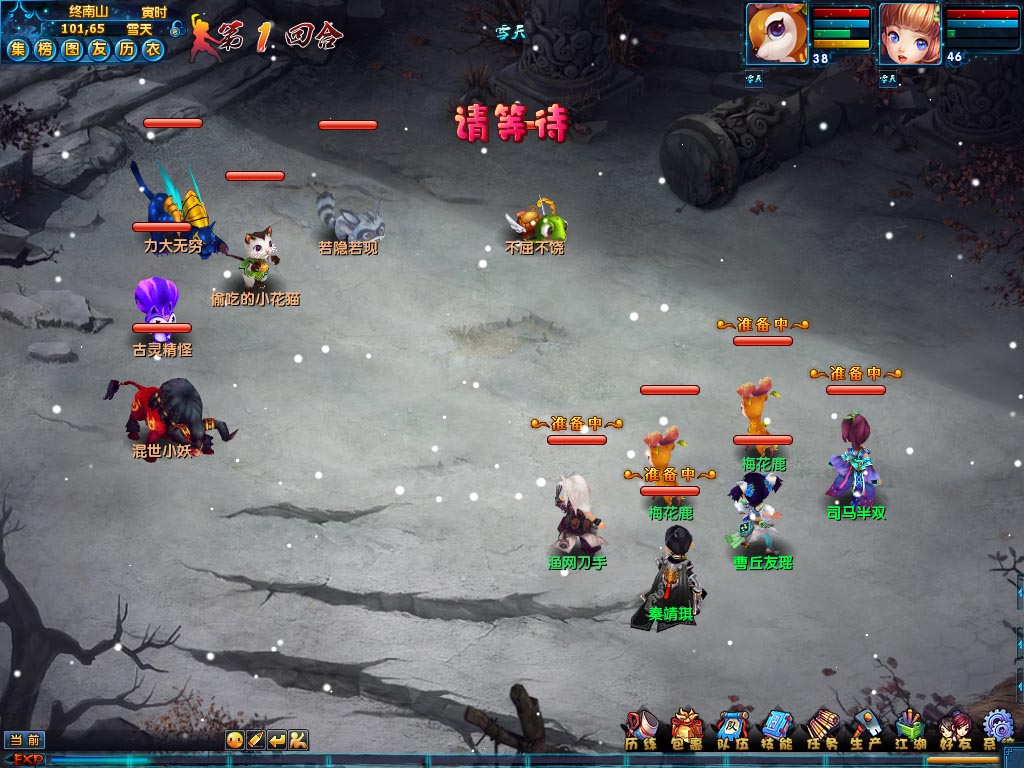The width and height of the screenshot is (1024, 768).
Task: Open the 集 round button
Action: click(18, 50)
